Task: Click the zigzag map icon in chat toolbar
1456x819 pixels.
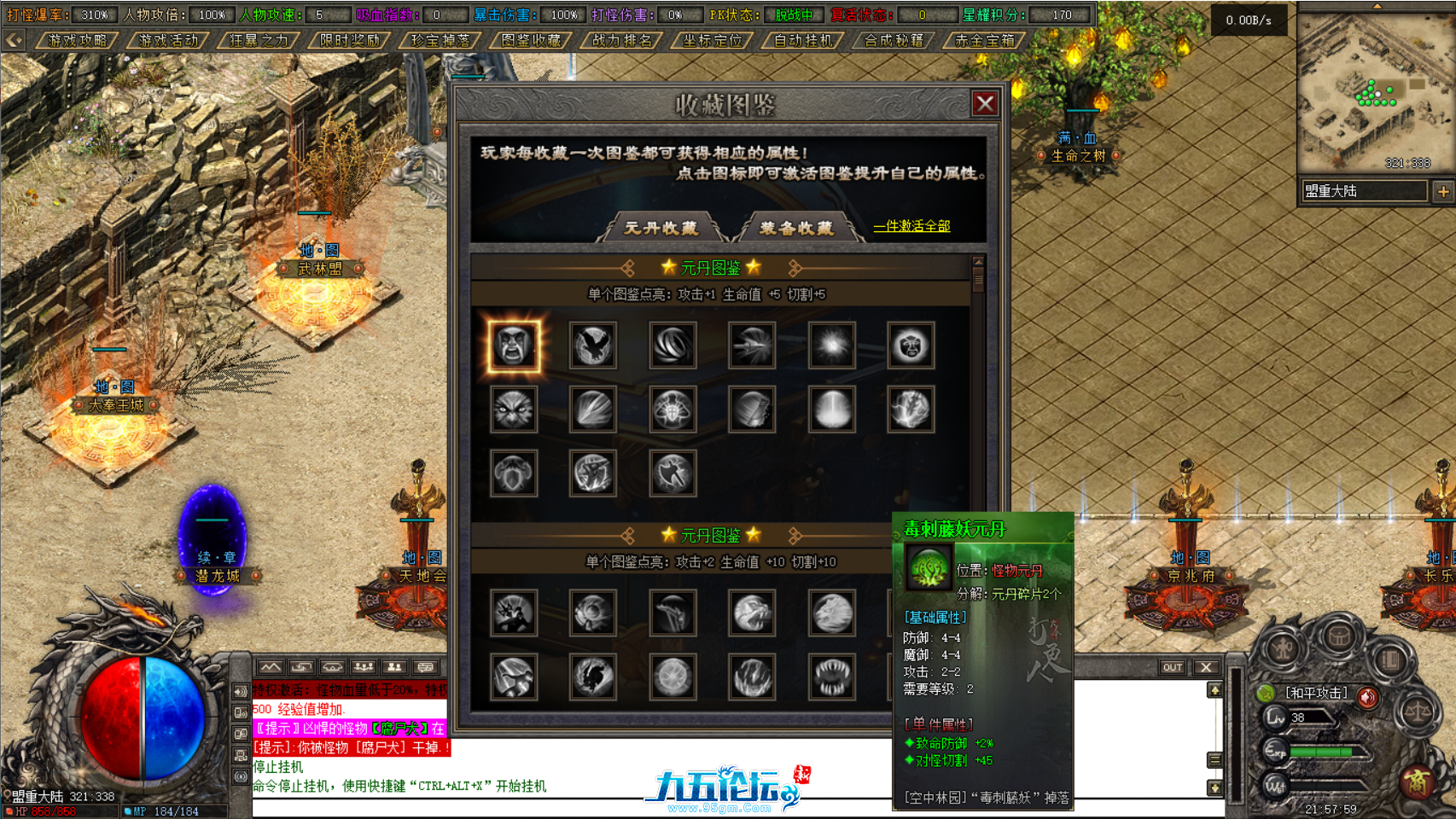Action: pos(270,667)
